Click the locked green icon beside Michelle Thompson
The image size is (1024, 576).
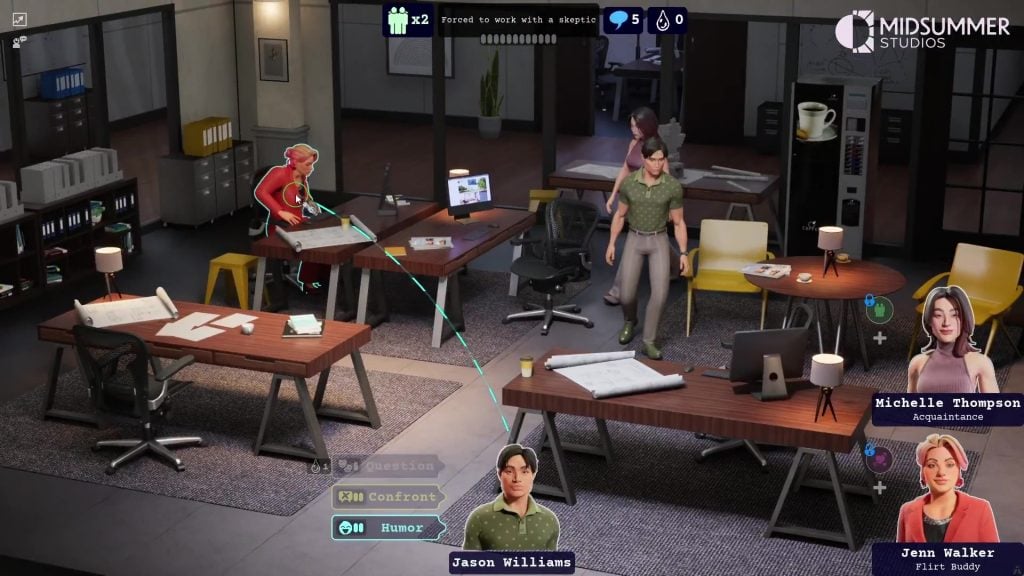[x=878, y=308]
